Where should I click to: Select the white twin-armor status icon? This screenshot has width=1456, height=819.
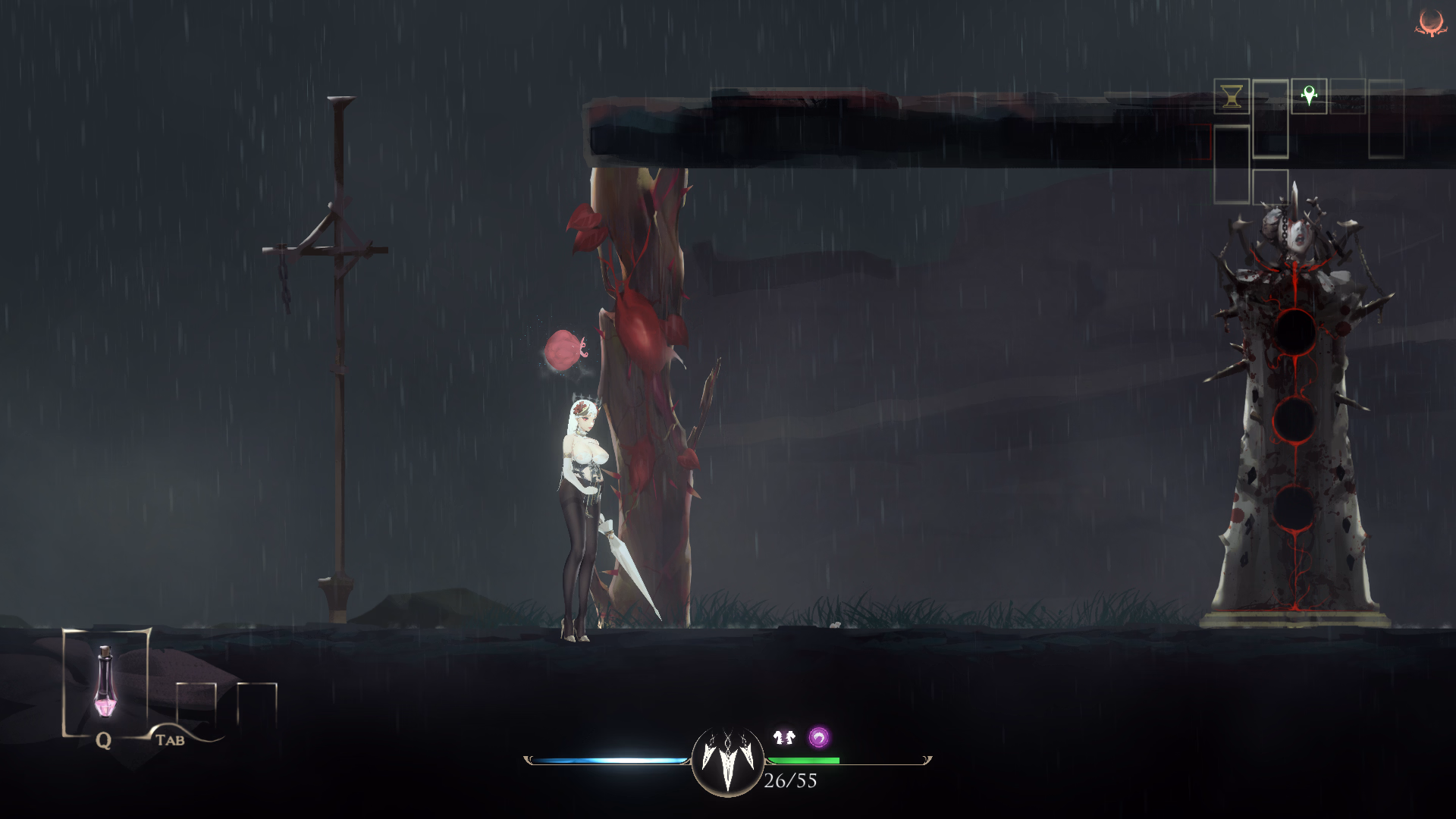pos(784,736)
